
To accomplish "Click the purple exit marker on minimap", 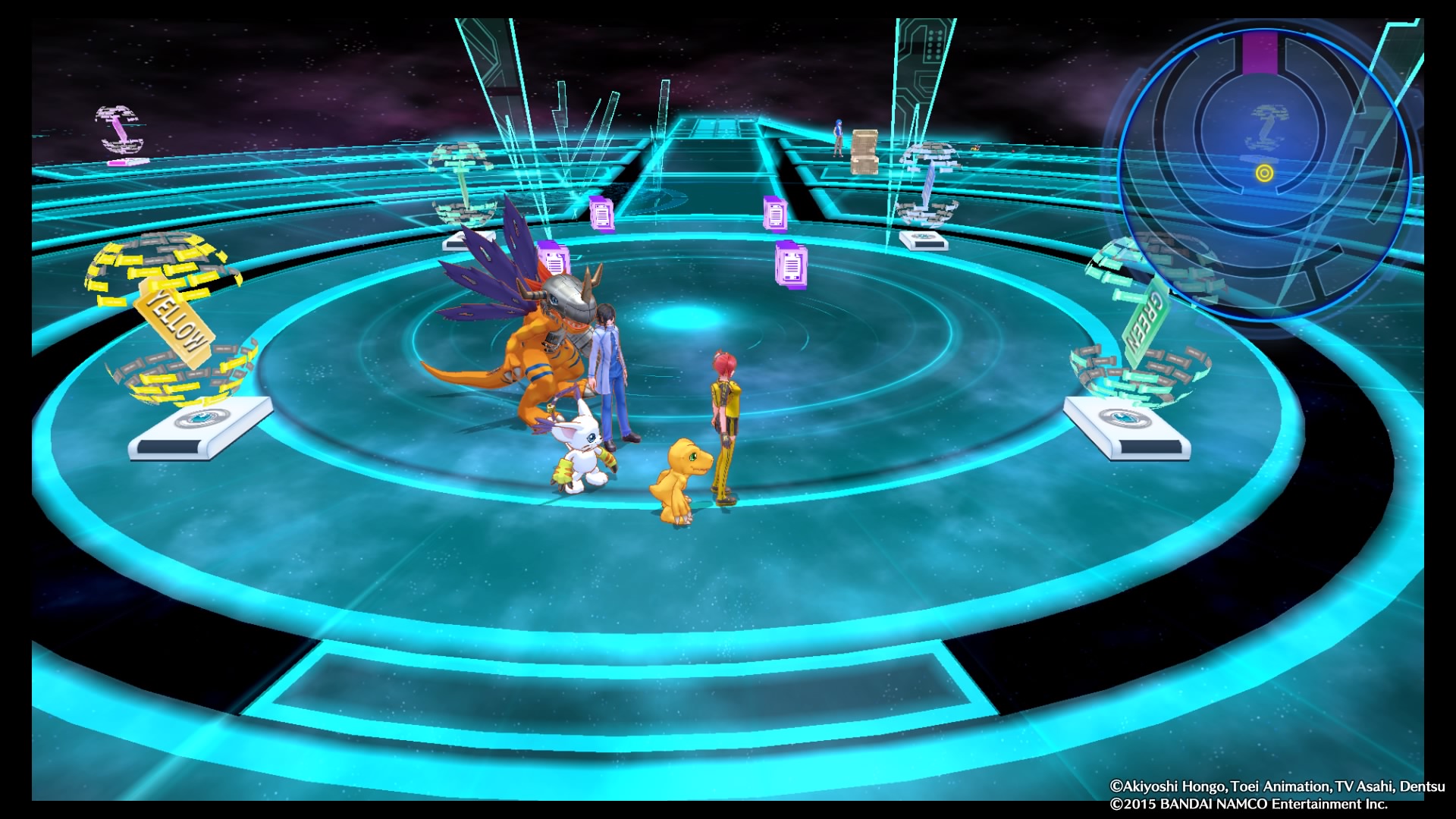I will (x=1260, y=54).
